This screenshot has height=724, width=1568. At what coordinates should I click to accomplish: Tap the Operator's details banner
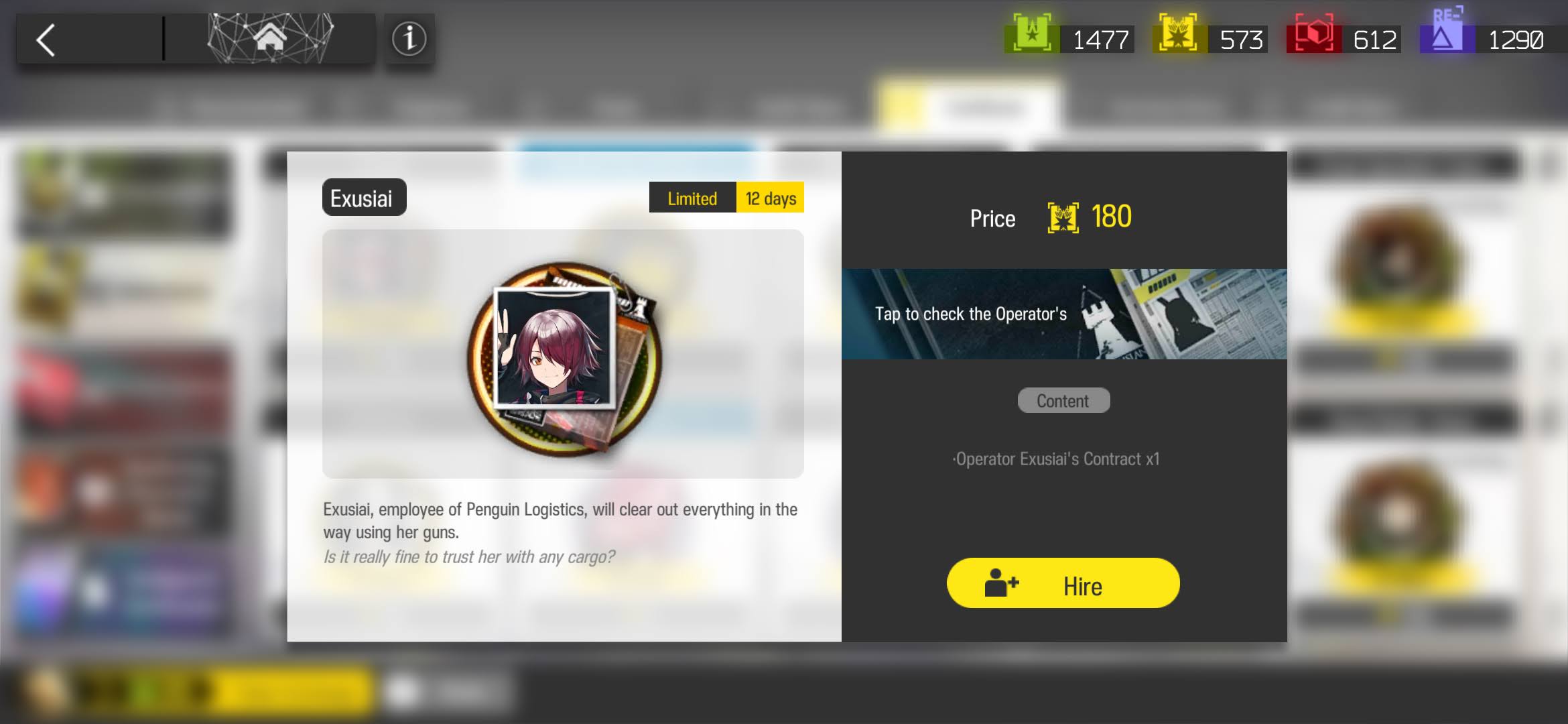[1064, 314]
